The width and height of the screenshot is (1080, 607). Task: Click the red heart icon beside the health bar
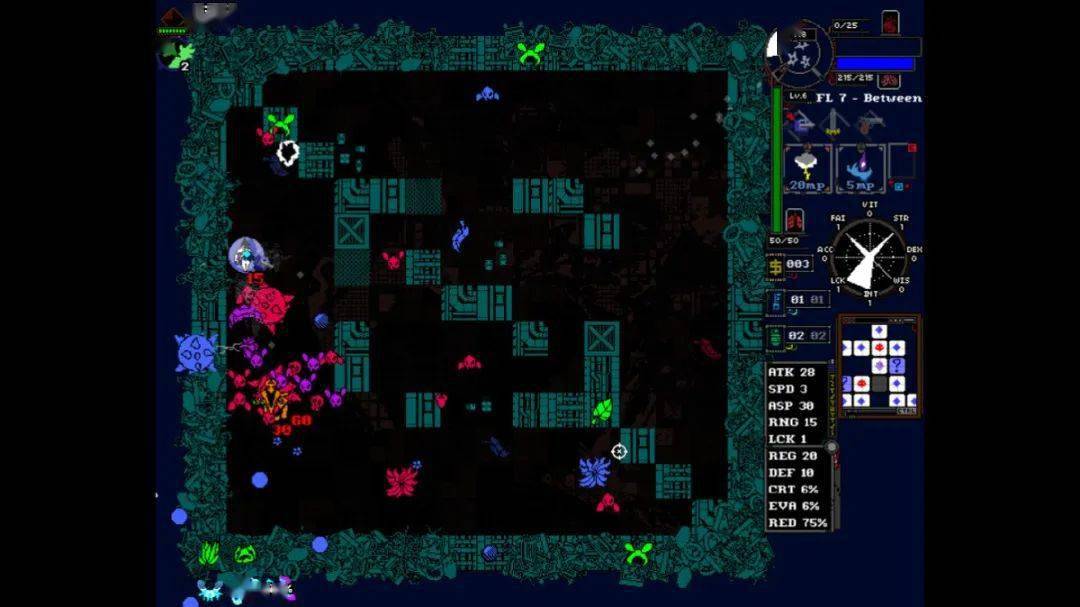click(890, 22)
